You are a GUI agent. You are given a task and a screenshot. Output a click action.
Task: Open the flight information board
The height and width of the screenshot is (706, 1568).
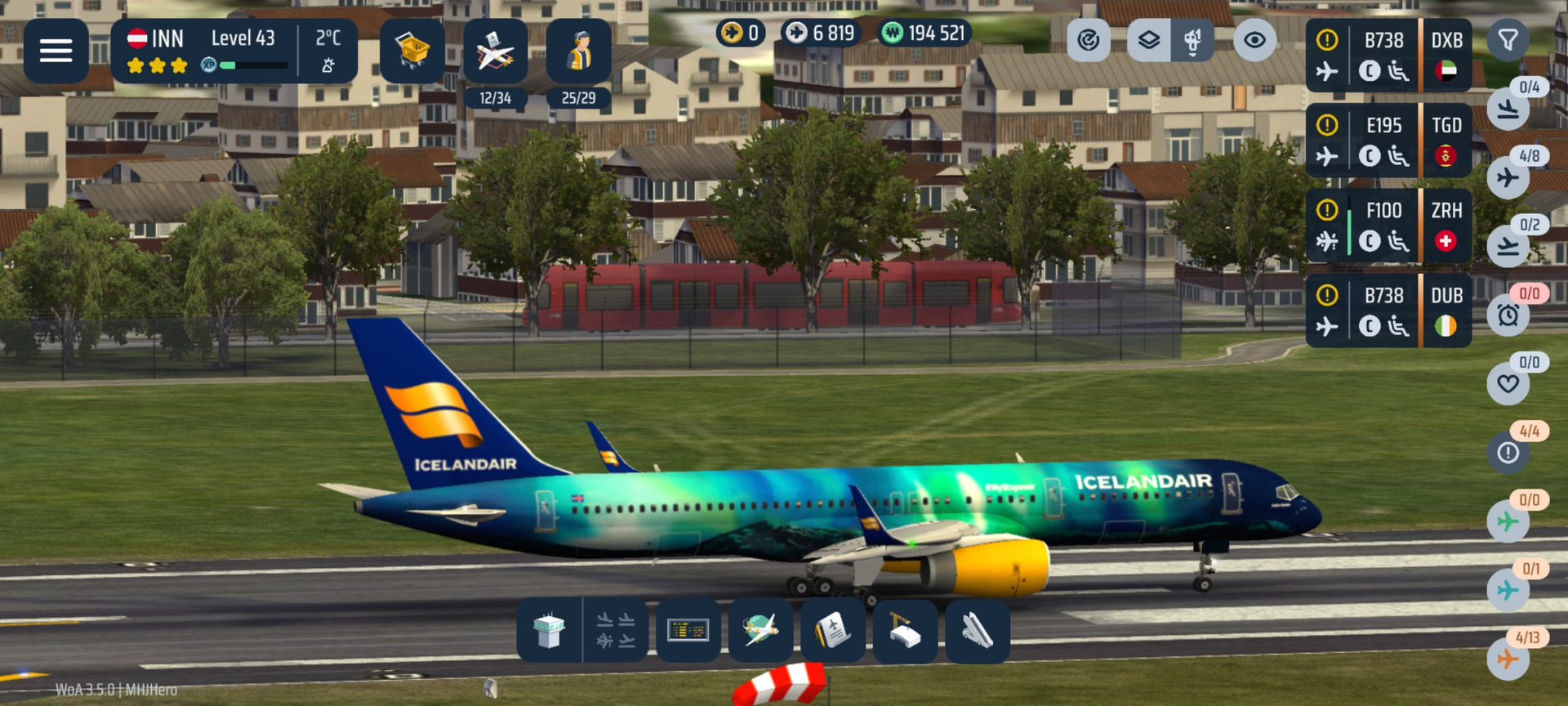[688, 631]
